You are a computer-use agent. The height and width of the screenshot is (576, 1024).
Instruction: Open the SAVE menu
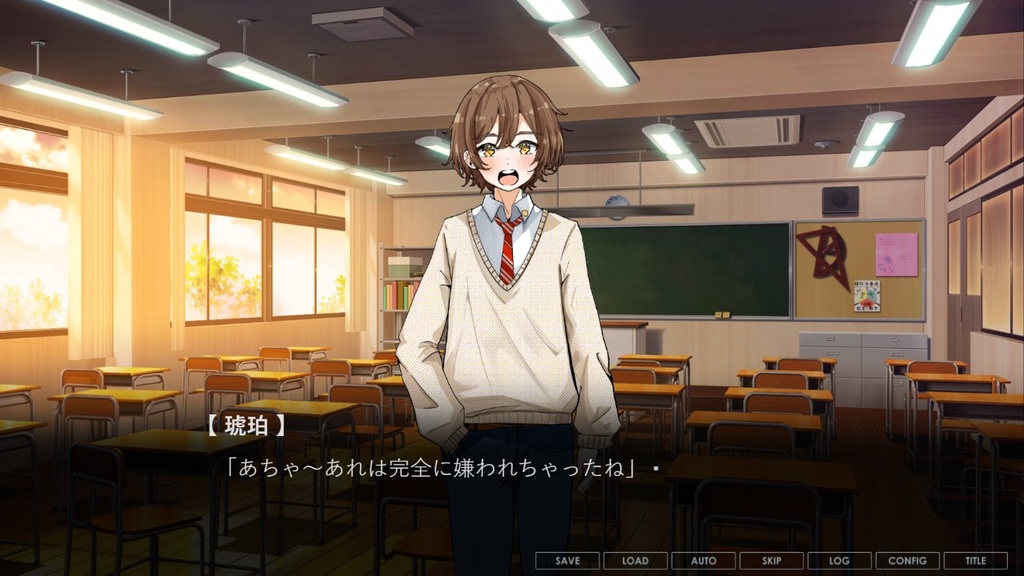point(567,561)
